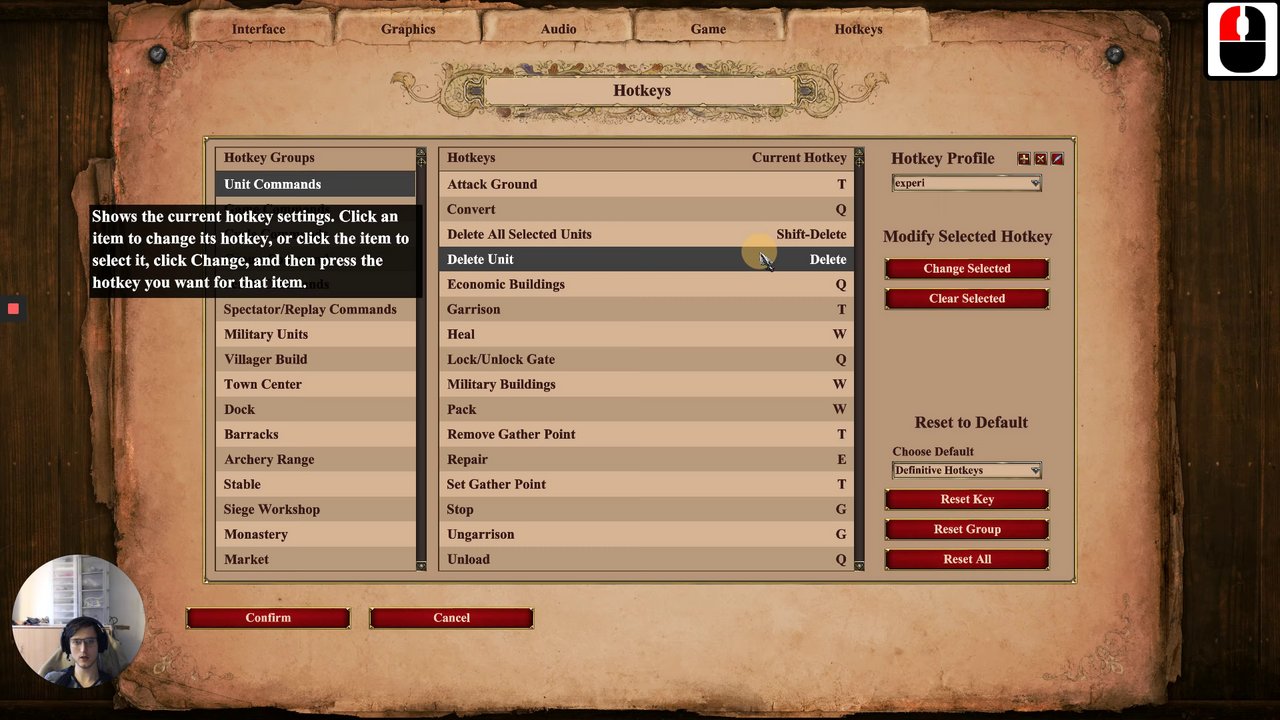This screenshot has height=720, width=1280.
Task: Cancel and discard hotkey changes
Action: click(451, 618)
